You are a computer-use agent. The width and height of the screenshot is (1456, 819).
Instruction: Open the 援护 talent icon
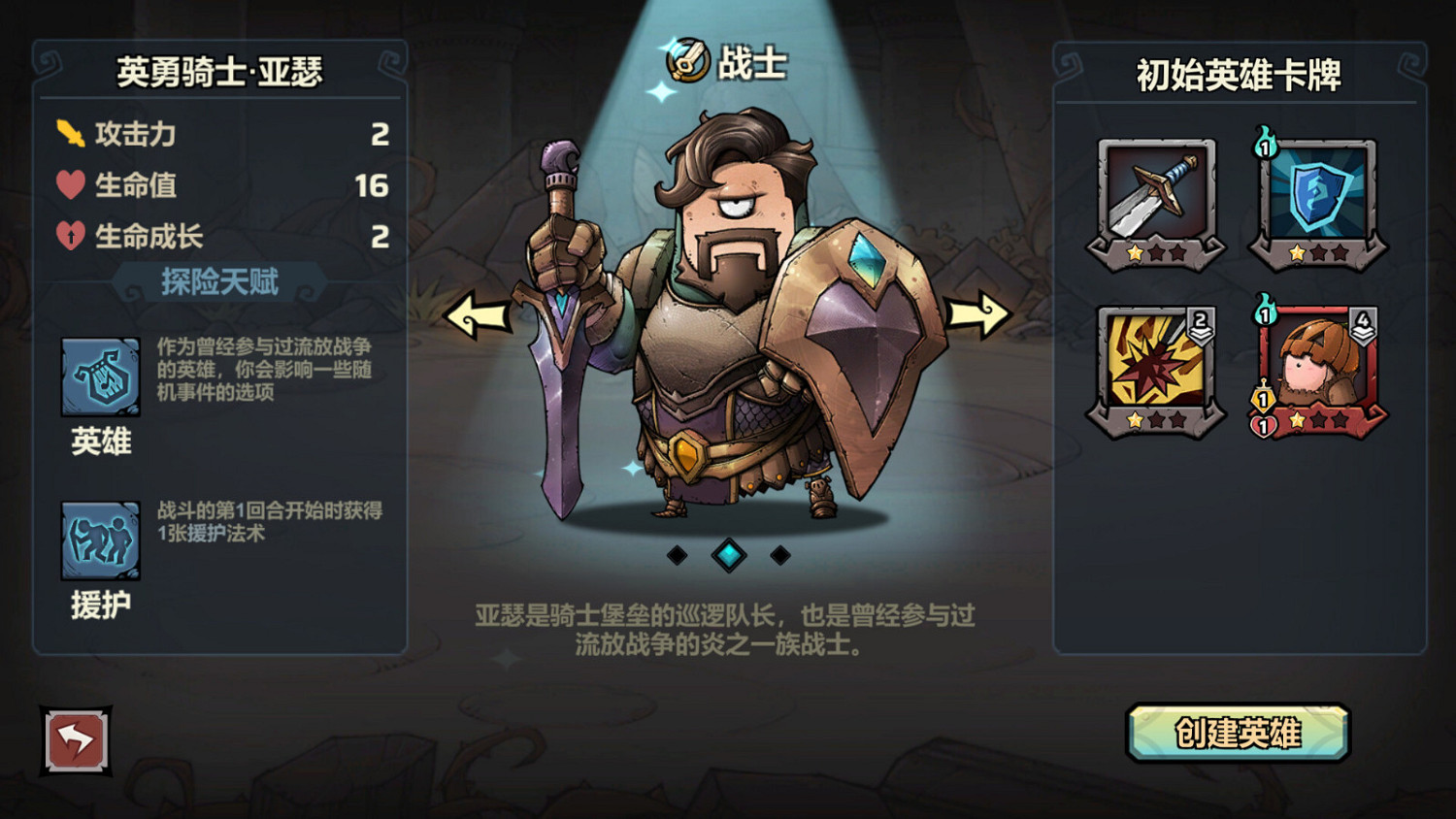click(100, 541)
